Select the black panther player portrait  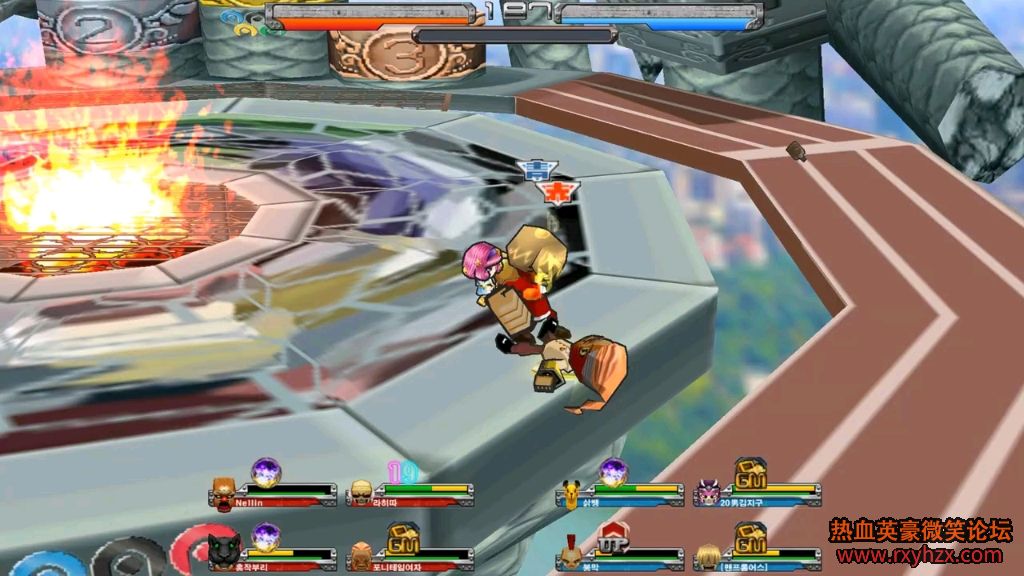pyautogui.click(x=222, y=550)
